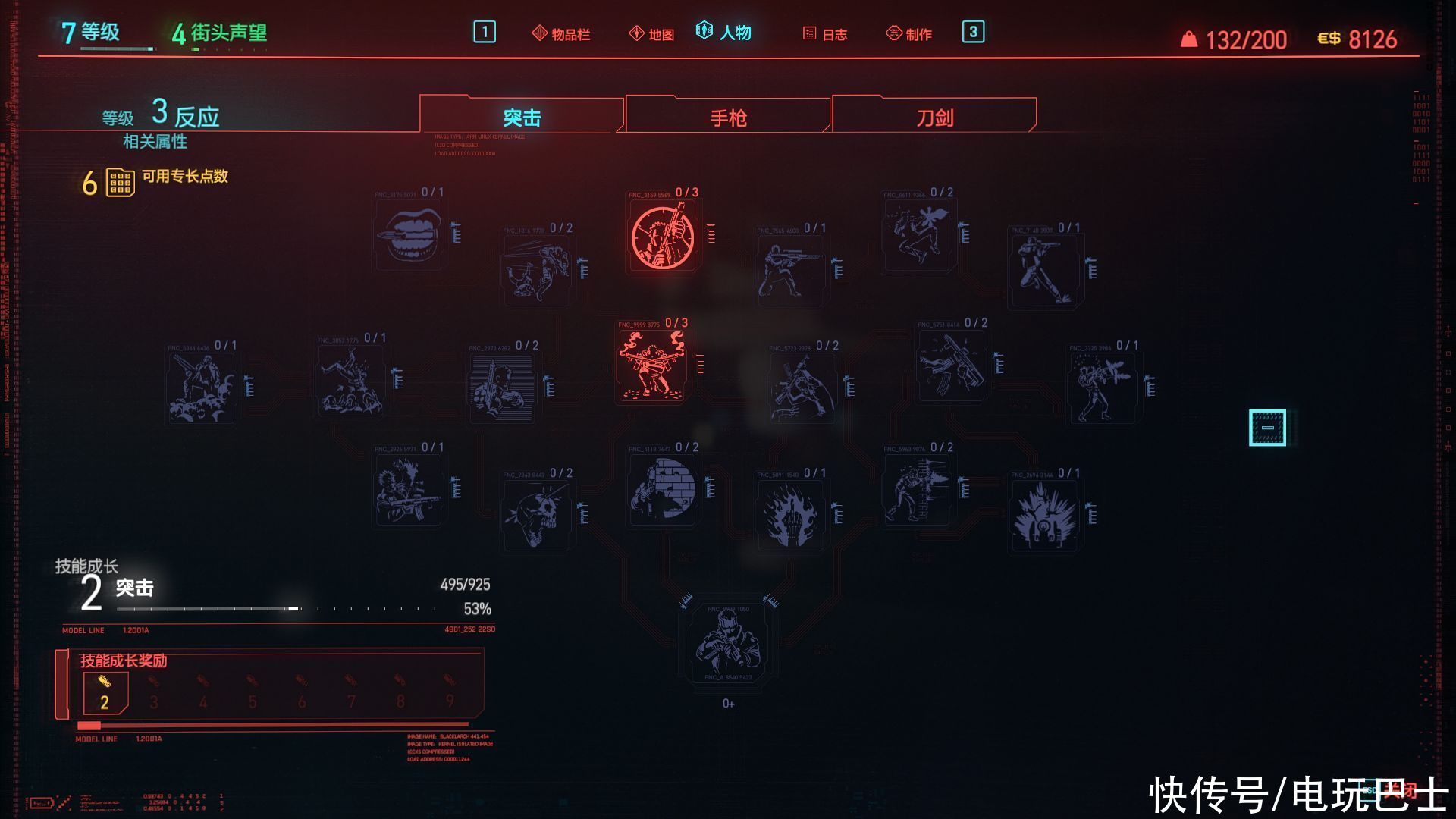Viewport: 1456px width, 819px height.
Task: Select the kneeling rifleman perk
Action: pyautogui.click(x=790, y=271)
